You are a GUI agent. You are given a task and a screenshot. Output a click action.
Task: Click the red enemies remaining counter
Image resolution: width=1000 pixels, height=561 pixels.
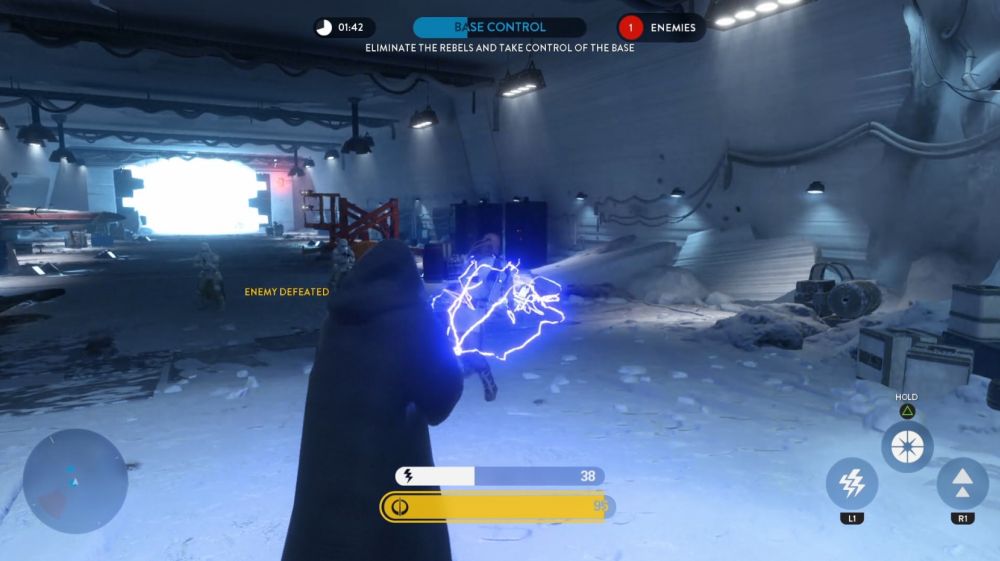(631, 27)
